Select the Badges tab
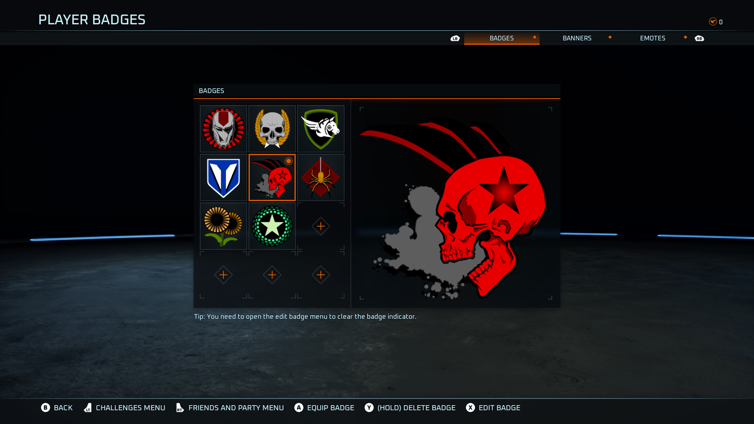 tap(501, 38)
